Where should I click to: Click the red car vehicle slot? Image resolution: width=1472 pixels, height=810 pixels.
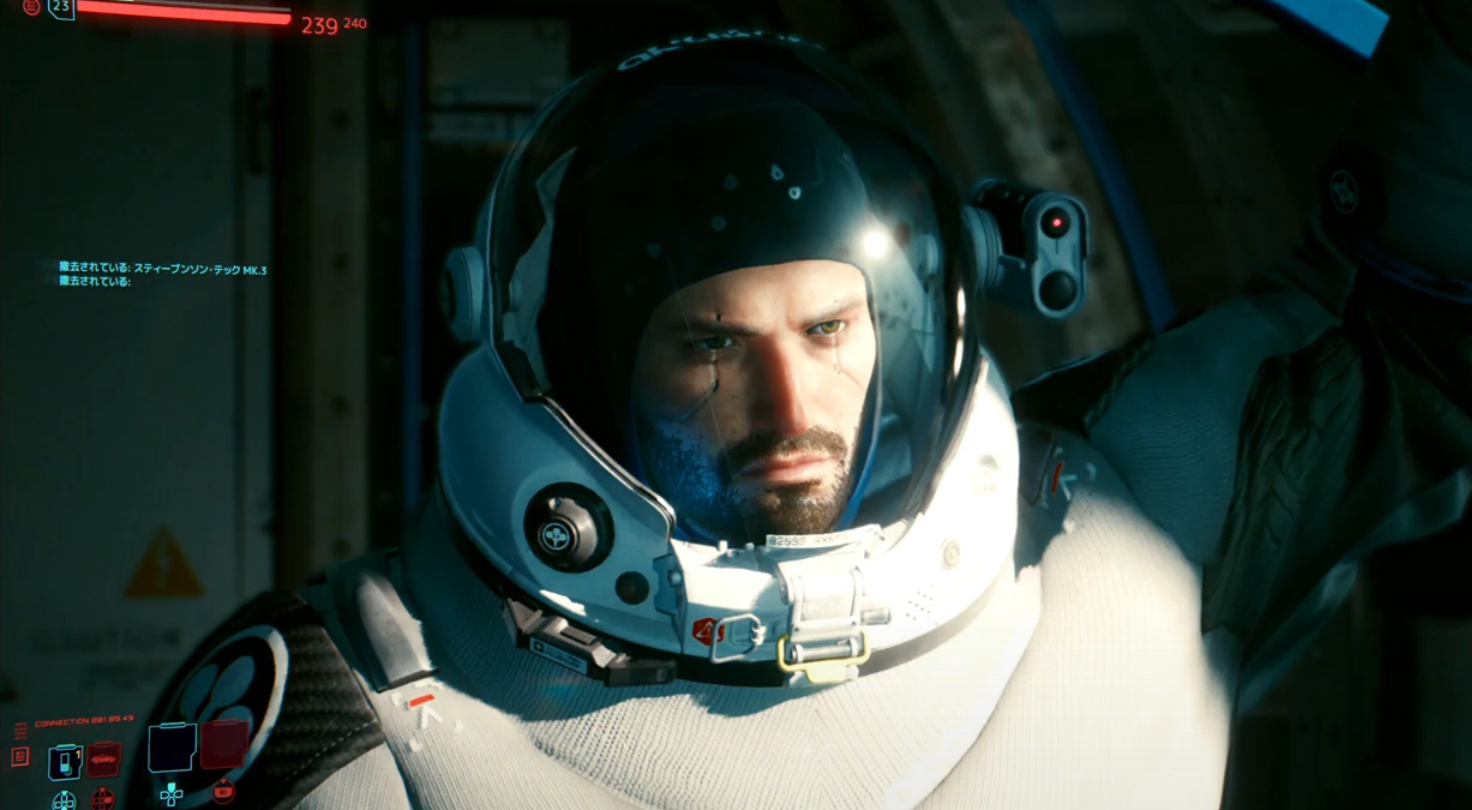103,759
